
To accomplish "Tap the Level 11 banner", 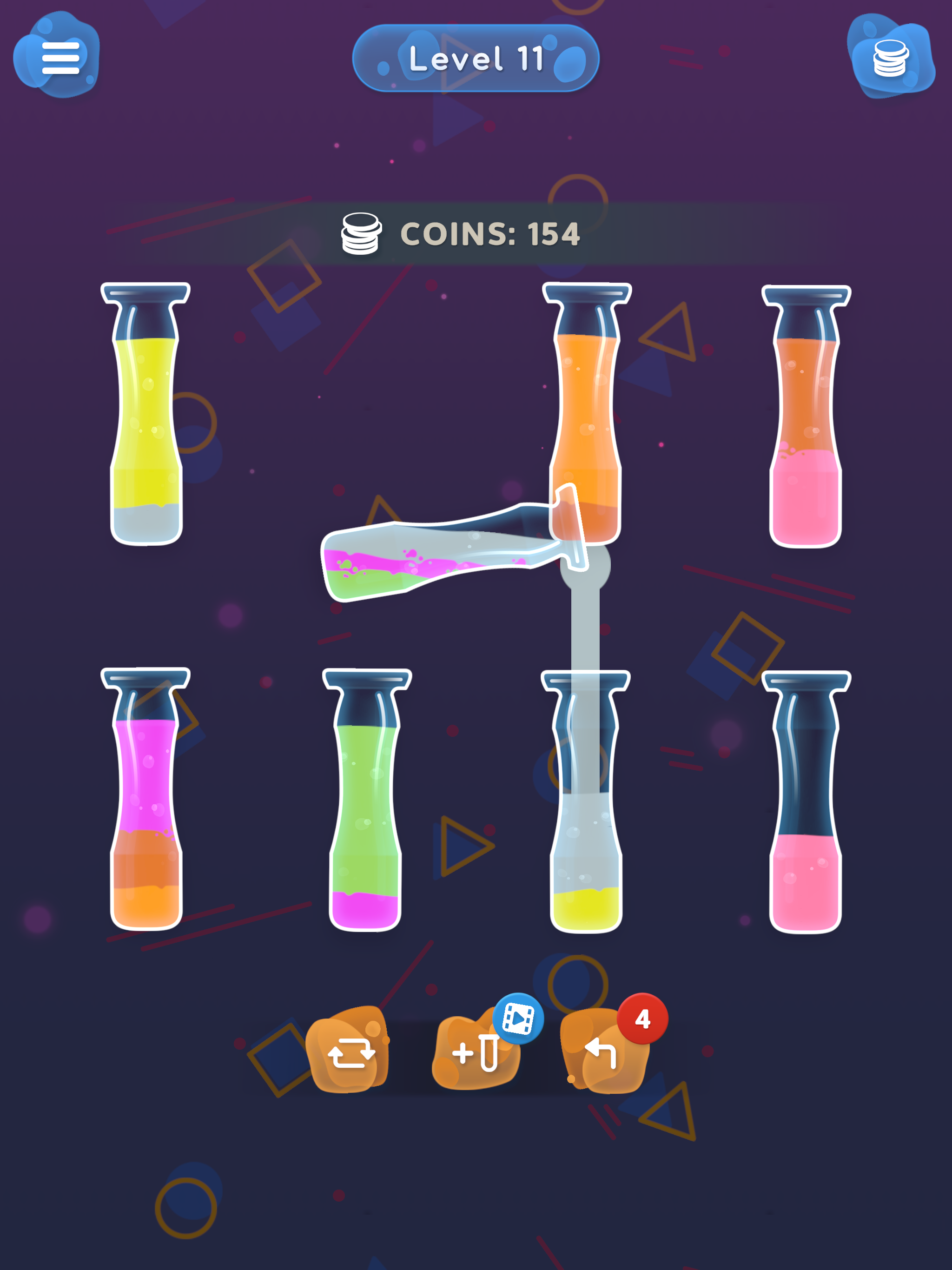I will click(x=476, y=59).
